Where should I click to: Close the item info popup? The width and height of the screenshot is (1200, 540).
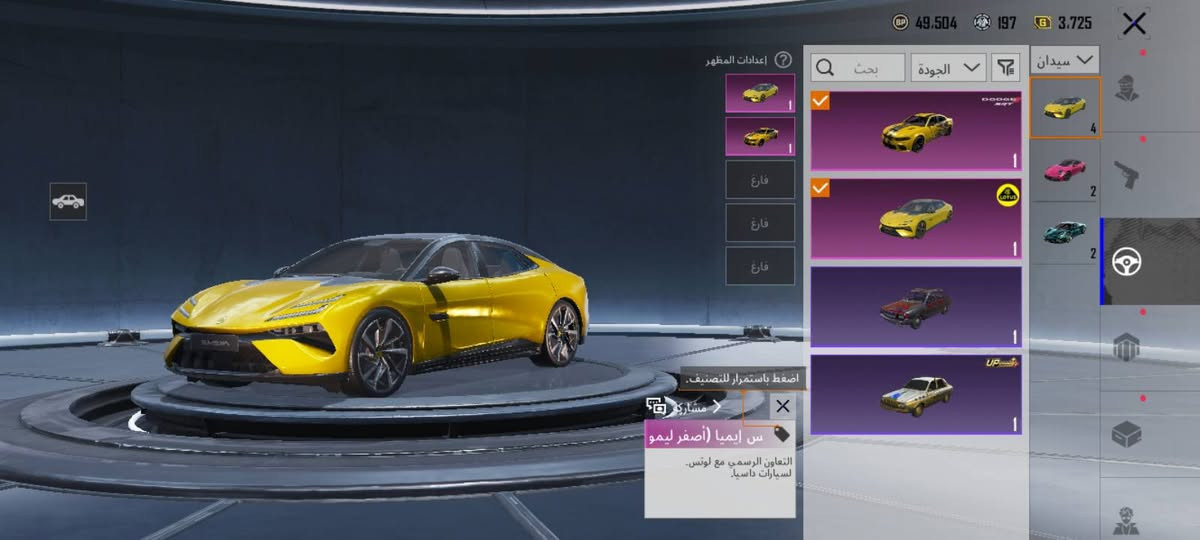pyautogui.click(x=783, y=406)
